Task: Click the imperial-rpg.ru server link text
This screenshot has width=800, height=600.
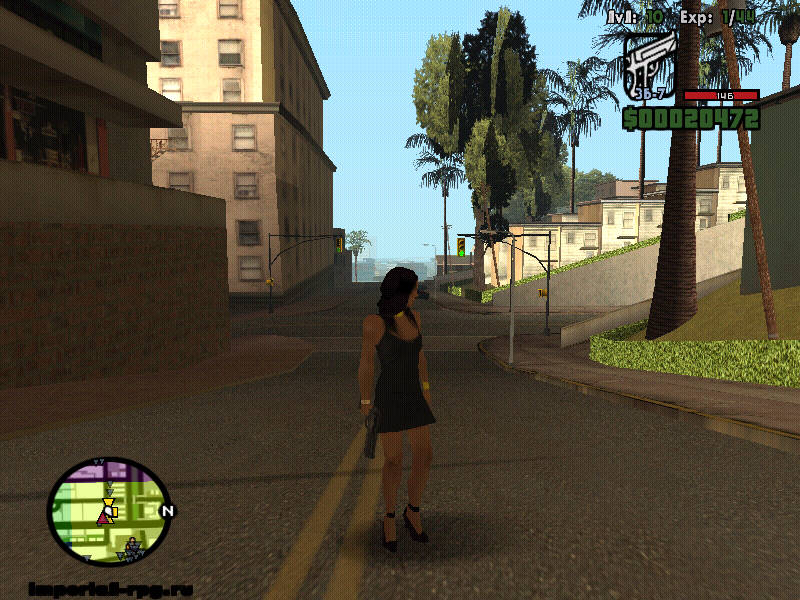Action: click(110, 590)
